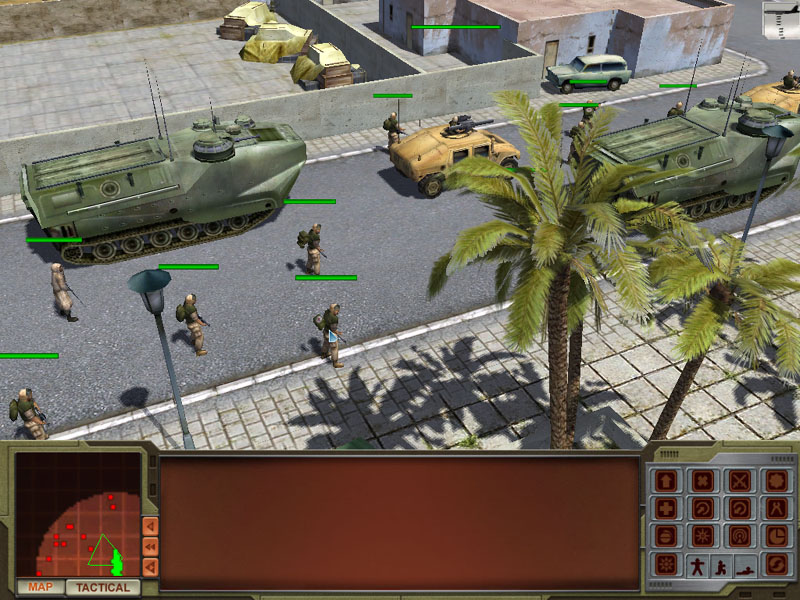
Task: Click the pie chart command icon
Action: tap(776, 536)
